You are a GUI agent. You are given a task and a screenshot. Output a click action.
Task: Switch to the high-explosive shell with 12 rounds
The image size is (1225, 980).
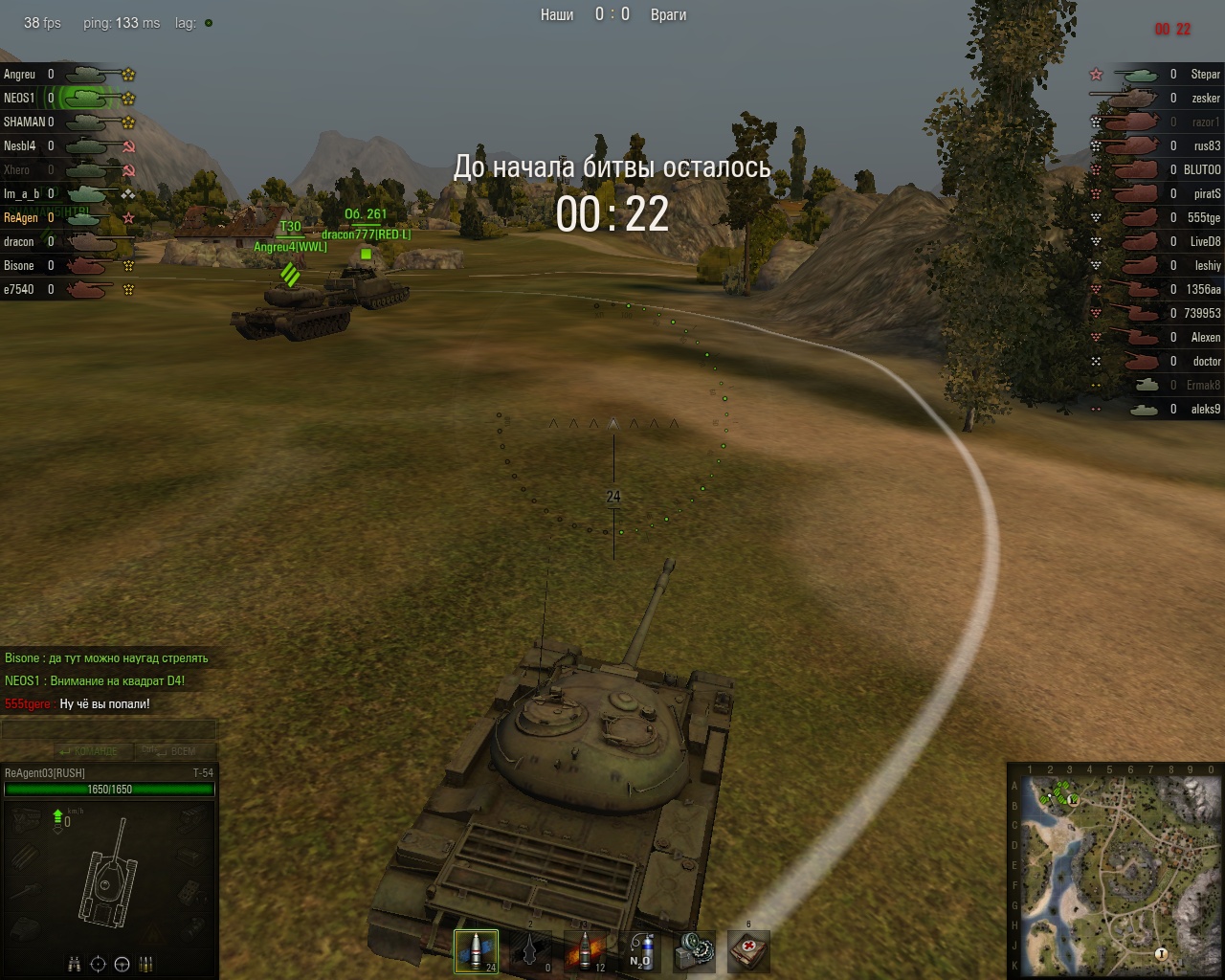tap(585, 951)
